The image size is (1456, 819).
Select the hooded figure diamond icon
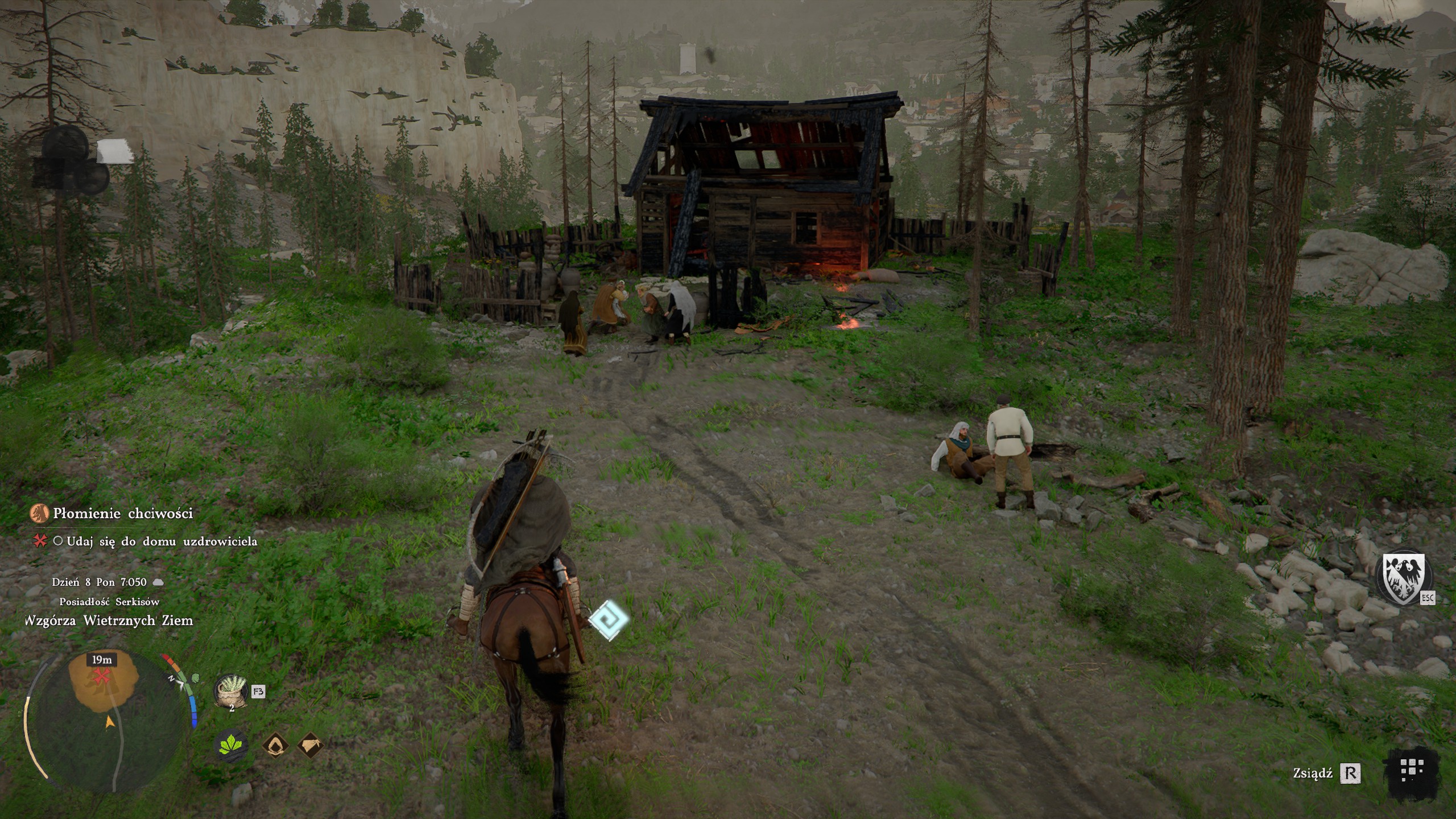tap(276, 744)
